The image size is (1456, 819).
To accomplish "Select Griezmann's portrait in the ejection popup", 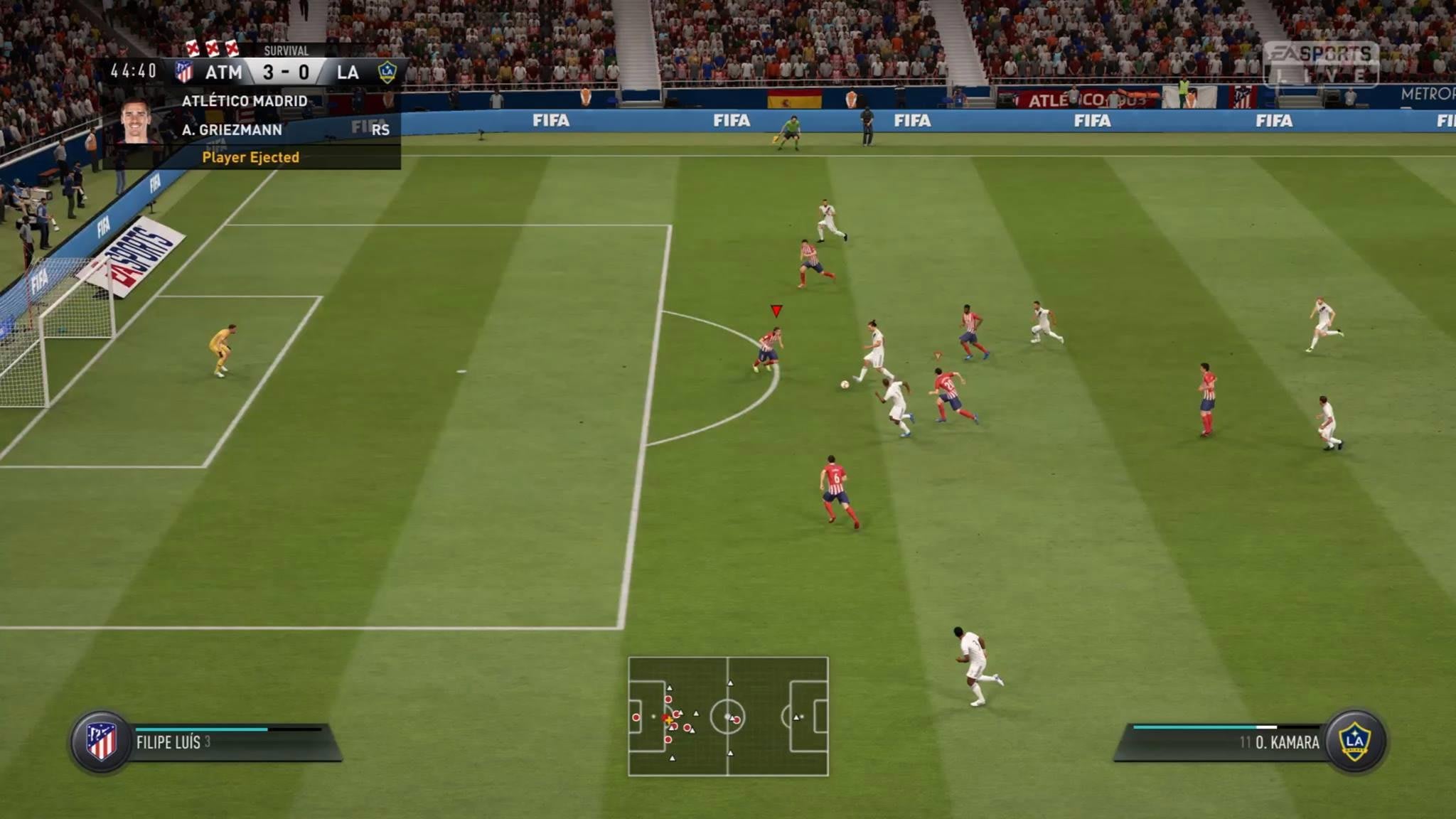I will point(137,122).
